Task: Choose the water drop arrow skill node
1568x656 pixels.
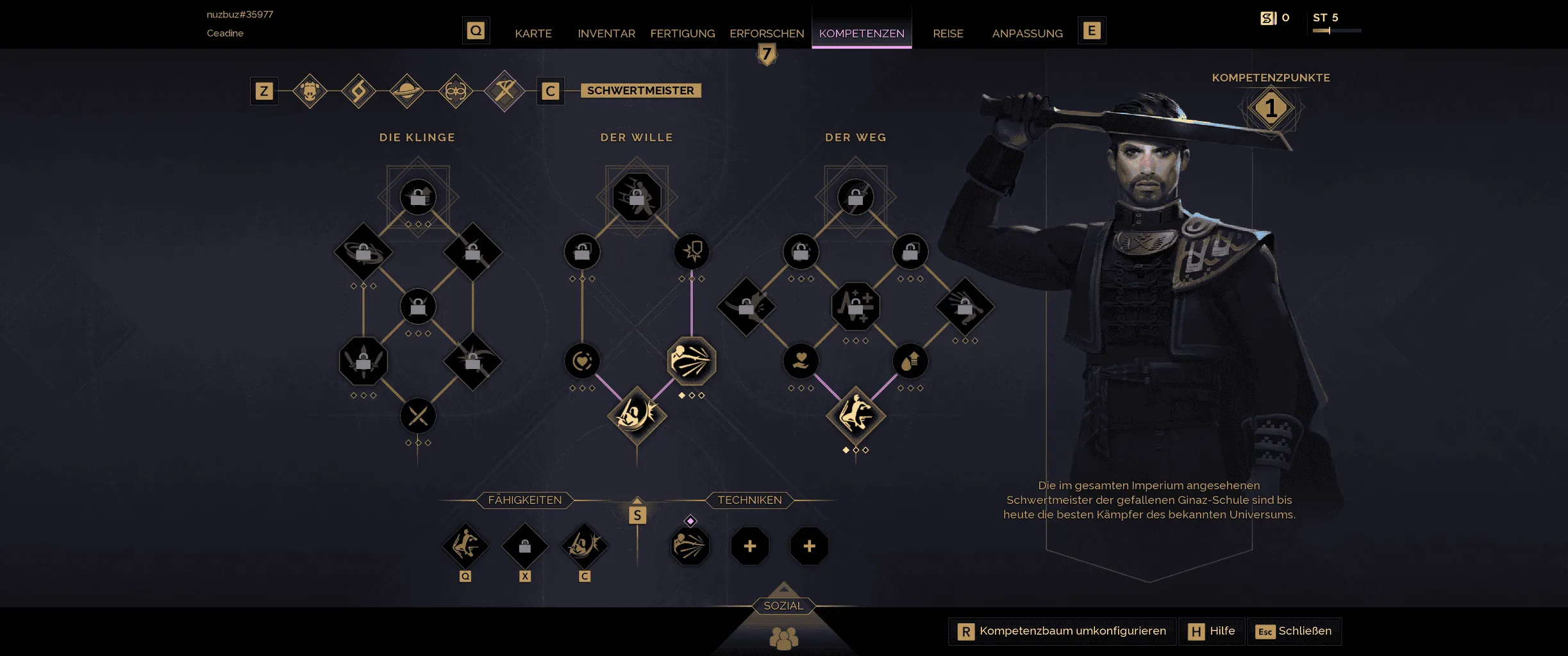Action: [x=910, y=361]
